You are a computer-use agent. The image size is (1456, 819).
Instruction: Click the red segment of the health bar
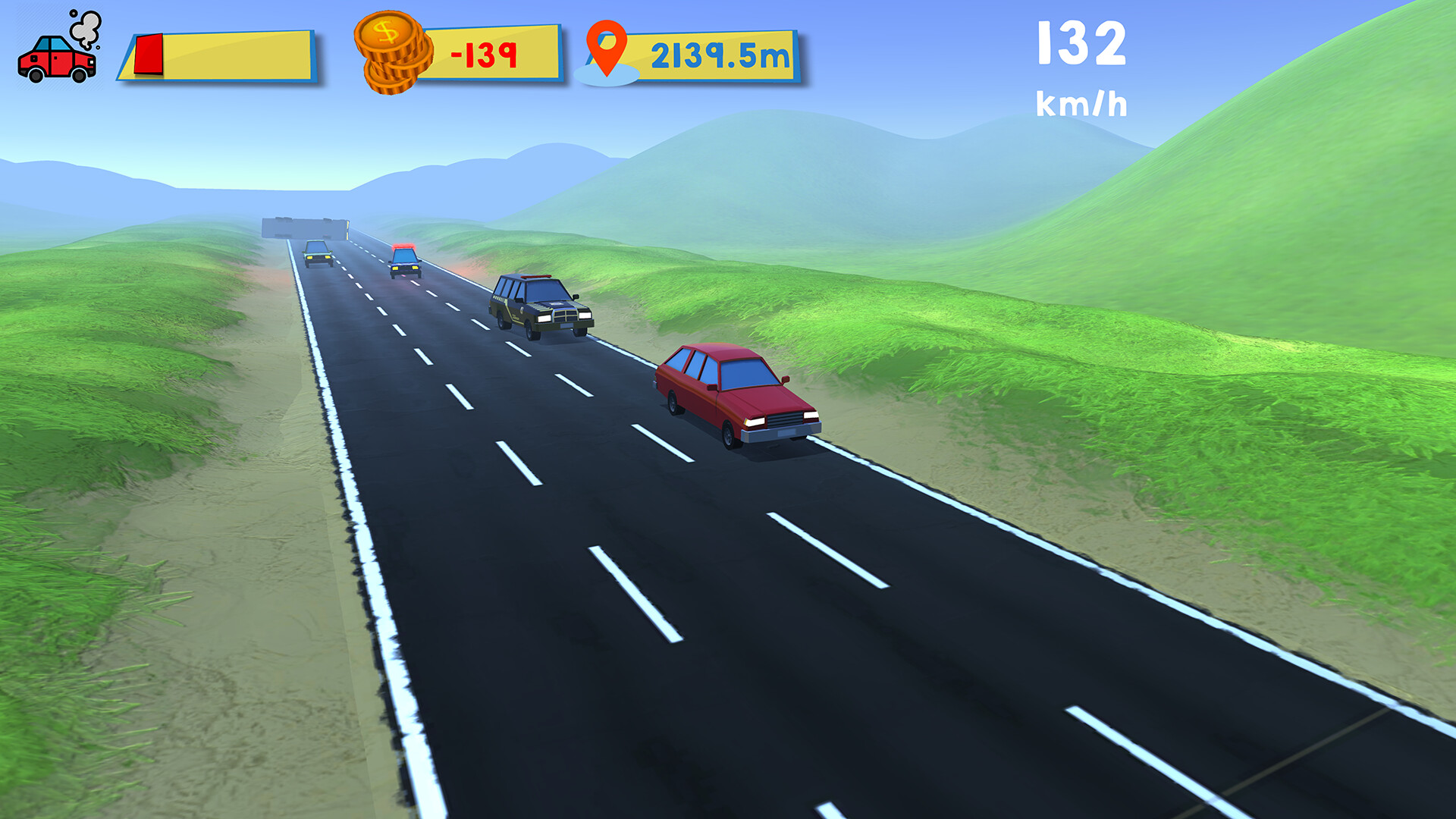pos(149,53)
